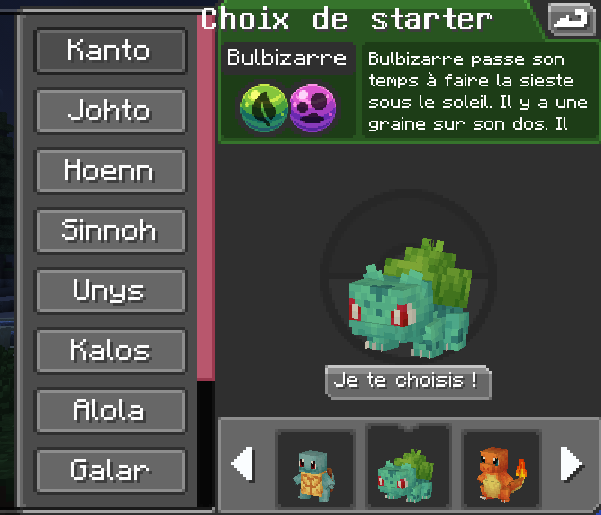Pick the Alola region button
The width and height of the screenshot is (601, 515).
pyautogui.click(x=110, y=410)
